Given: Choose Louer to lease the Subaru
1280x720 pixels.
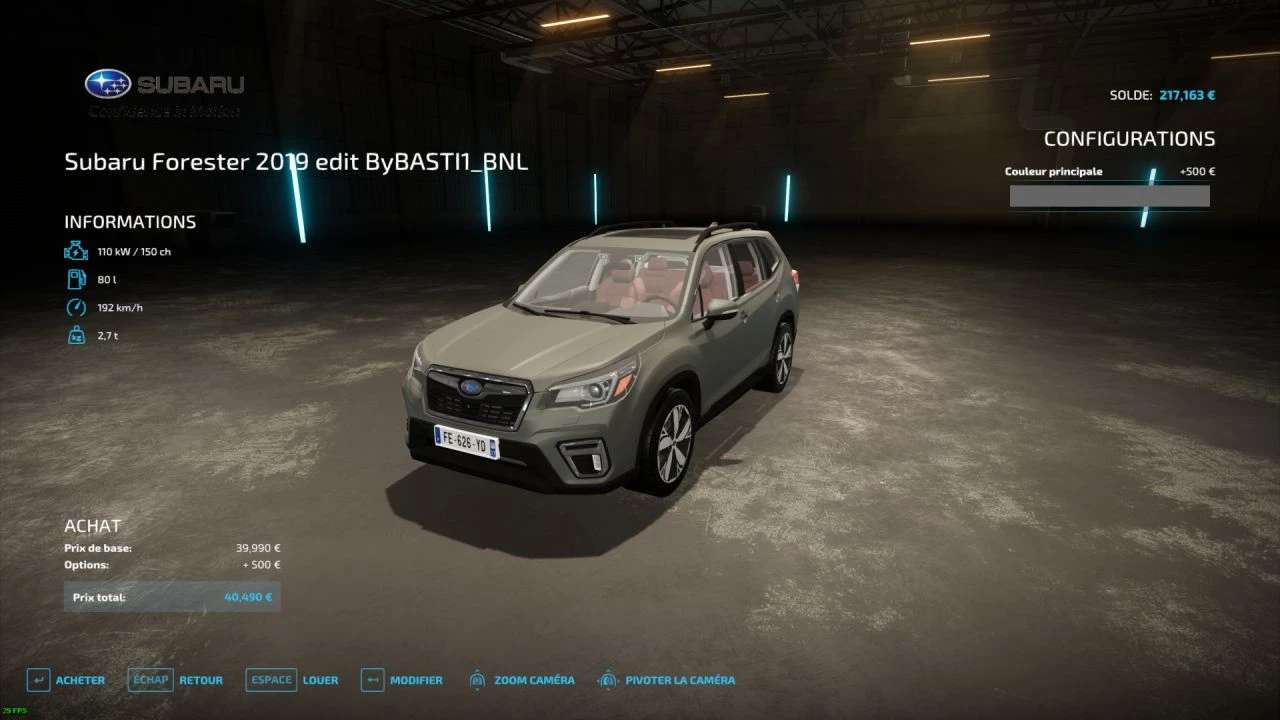Looking at the screenshot, I should coord(292,680).
